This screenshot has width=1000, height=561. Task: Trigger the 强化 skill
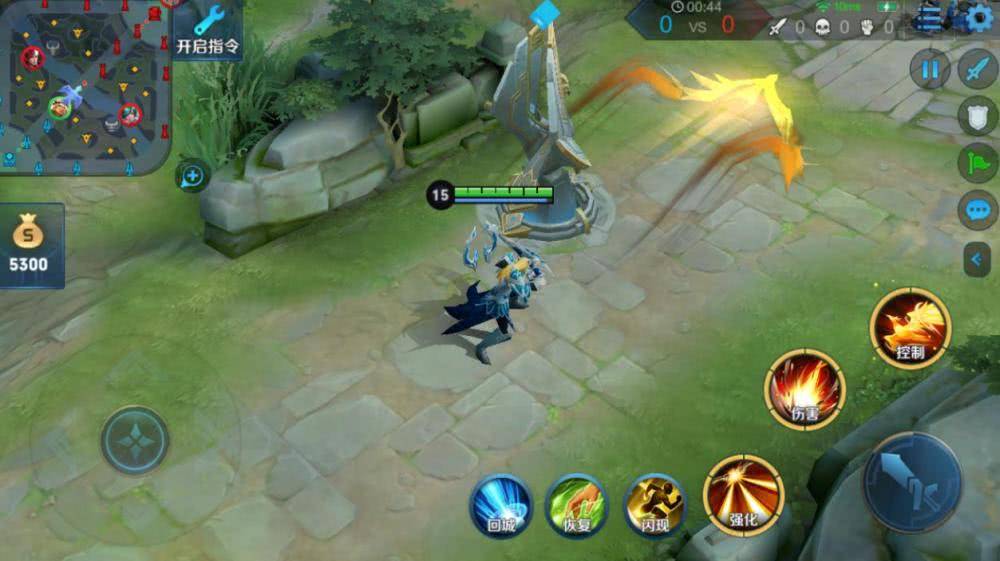743,495
